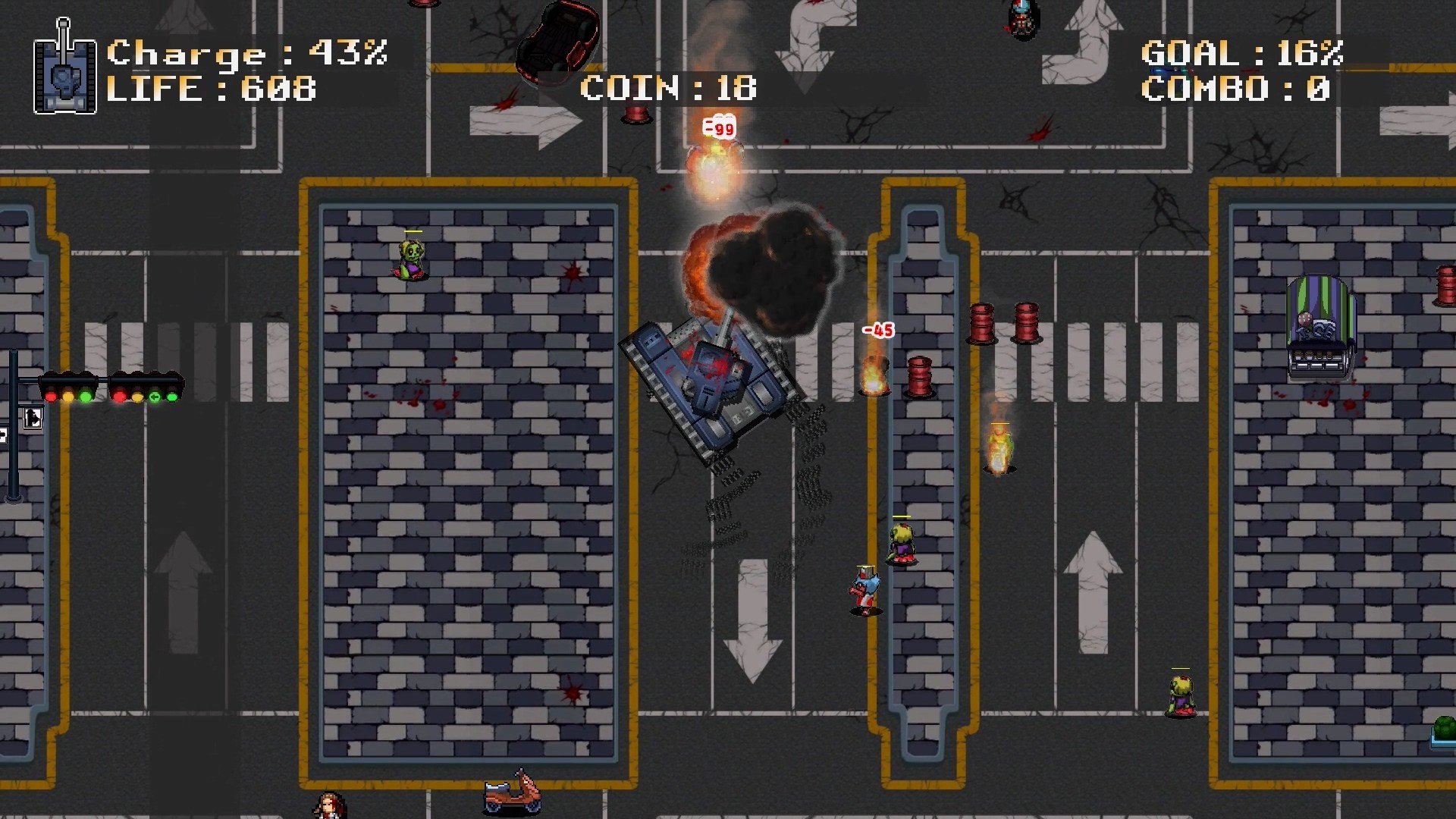Click the overturned car at the top
Image resolution: width=1456 pixels, height=819 pixels.
[x=557, y=45]
